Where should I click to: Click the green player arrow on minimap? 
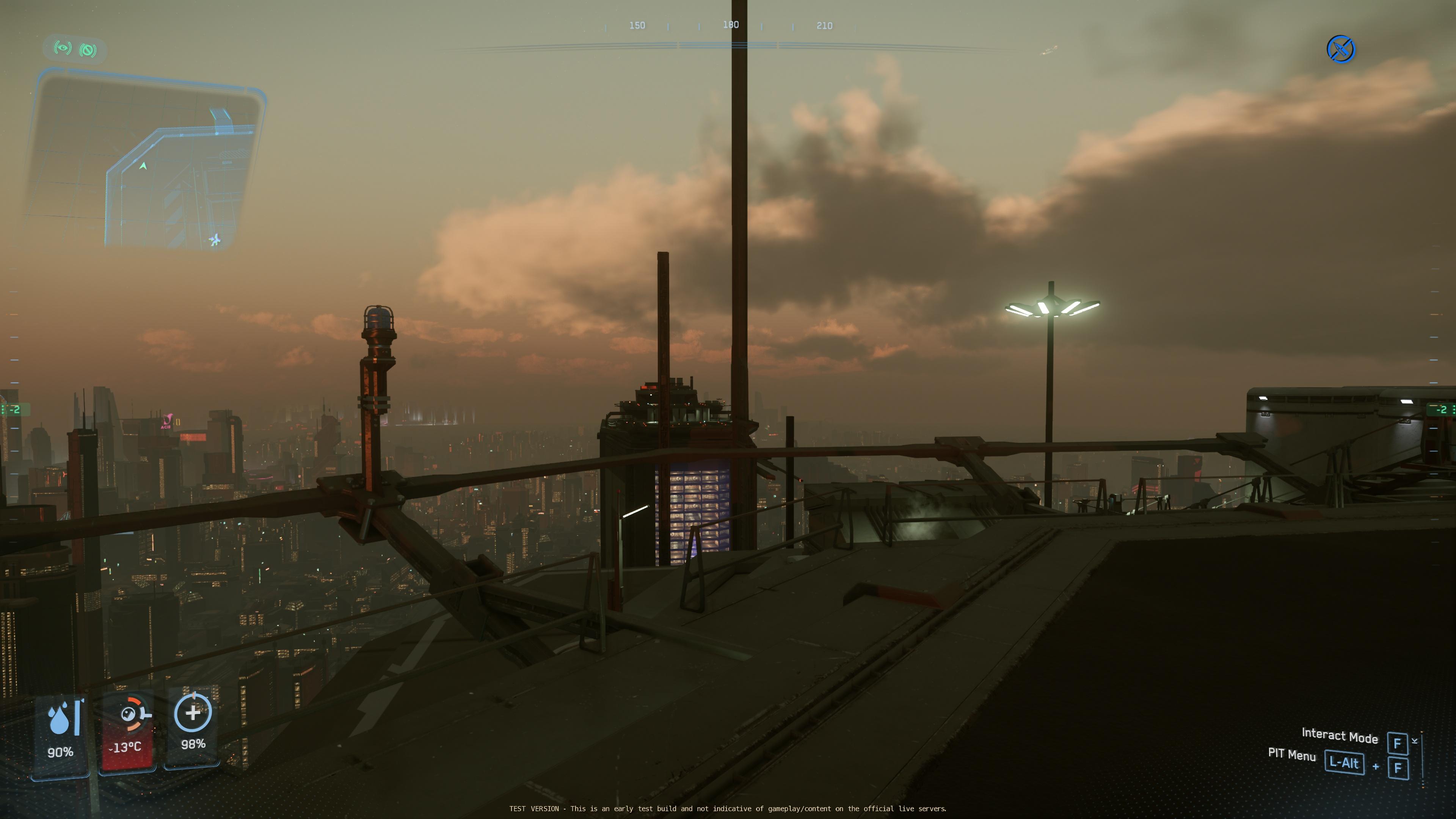pos(143,166)
